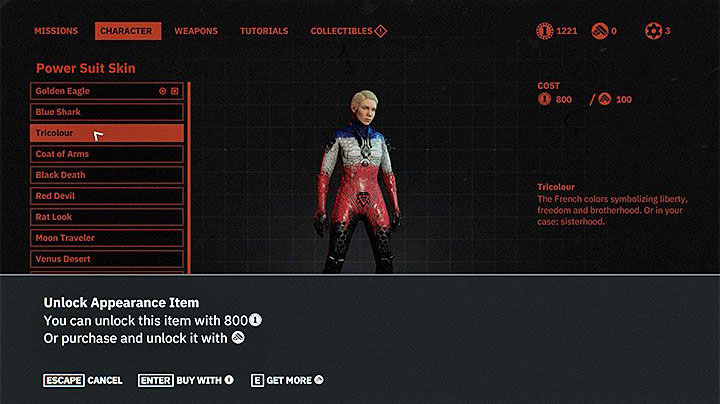Image resolution: width=720 pixels, height=404 pixels.
Task: Choose the Blue Shark skin
Action: [106, 112]
